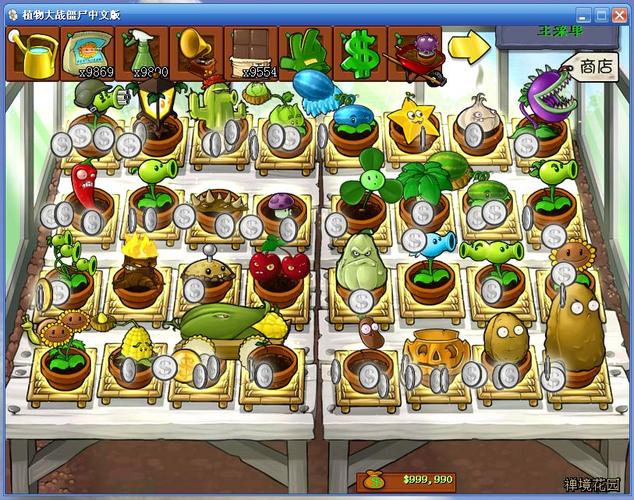Pick up the fertilizer bag

pyautogui.click(x=88, y=52)
